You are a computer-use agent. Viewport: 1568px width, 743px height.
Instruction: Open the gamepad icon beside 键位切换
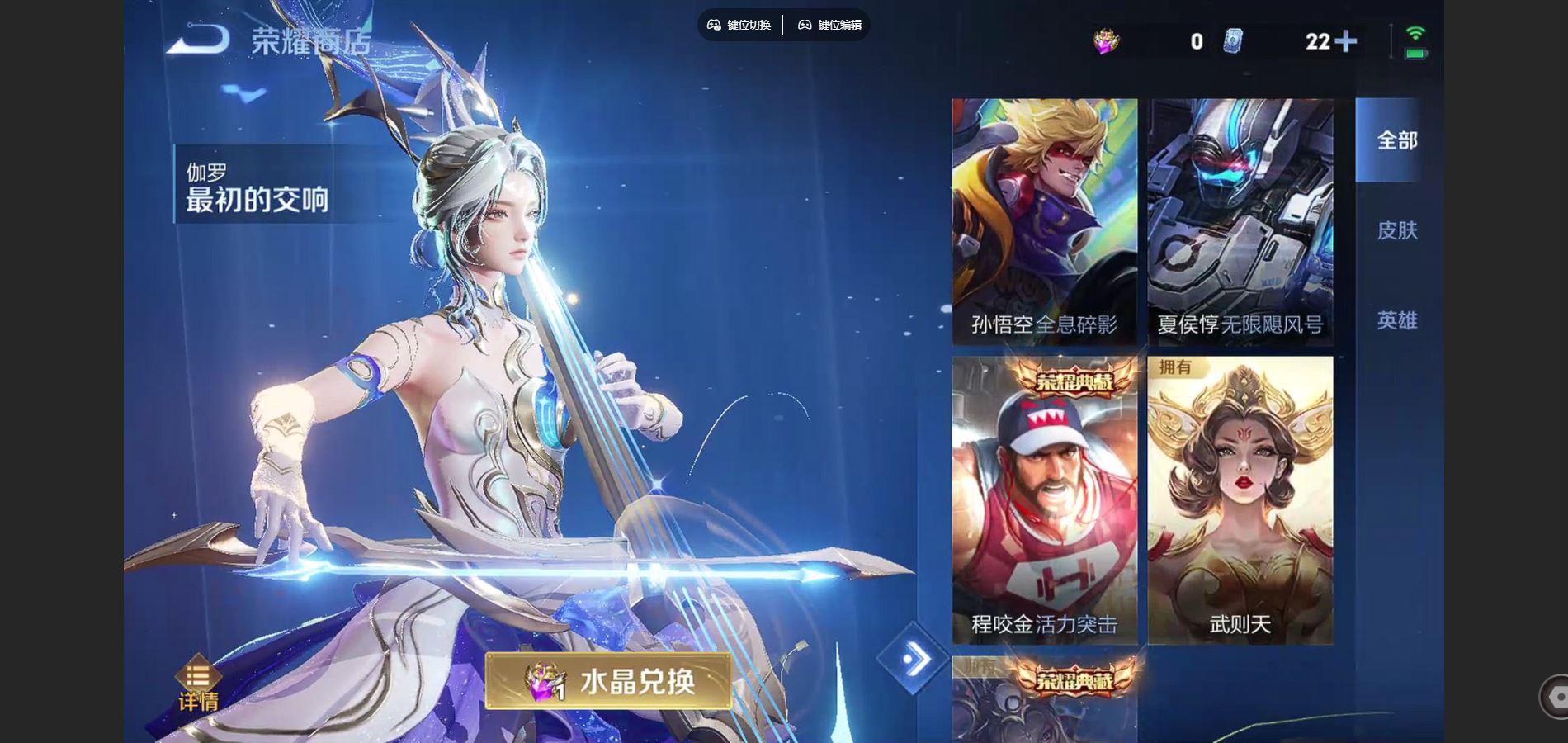coord(714,25)
